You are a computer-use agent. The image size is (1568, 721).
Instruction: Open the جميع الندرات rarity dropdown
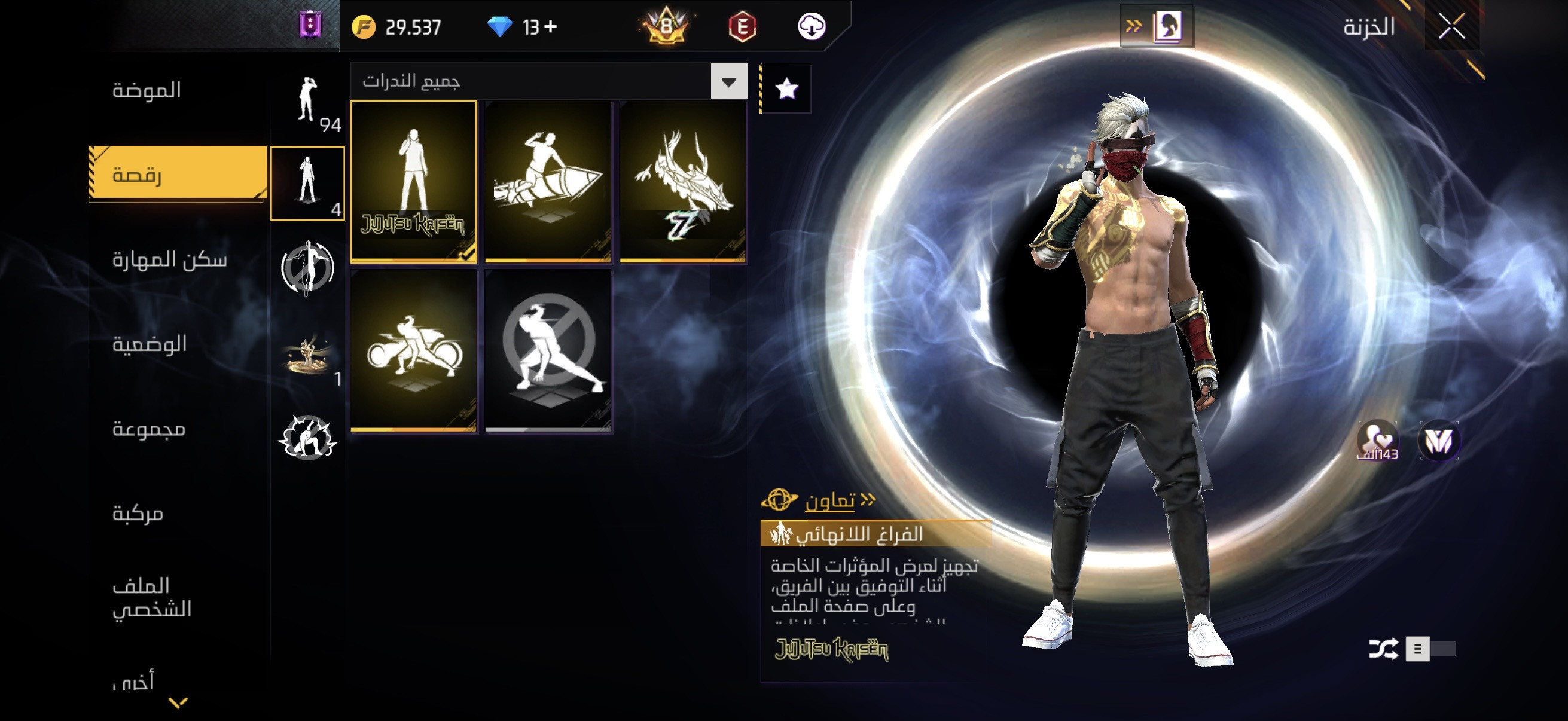(728, 81)
